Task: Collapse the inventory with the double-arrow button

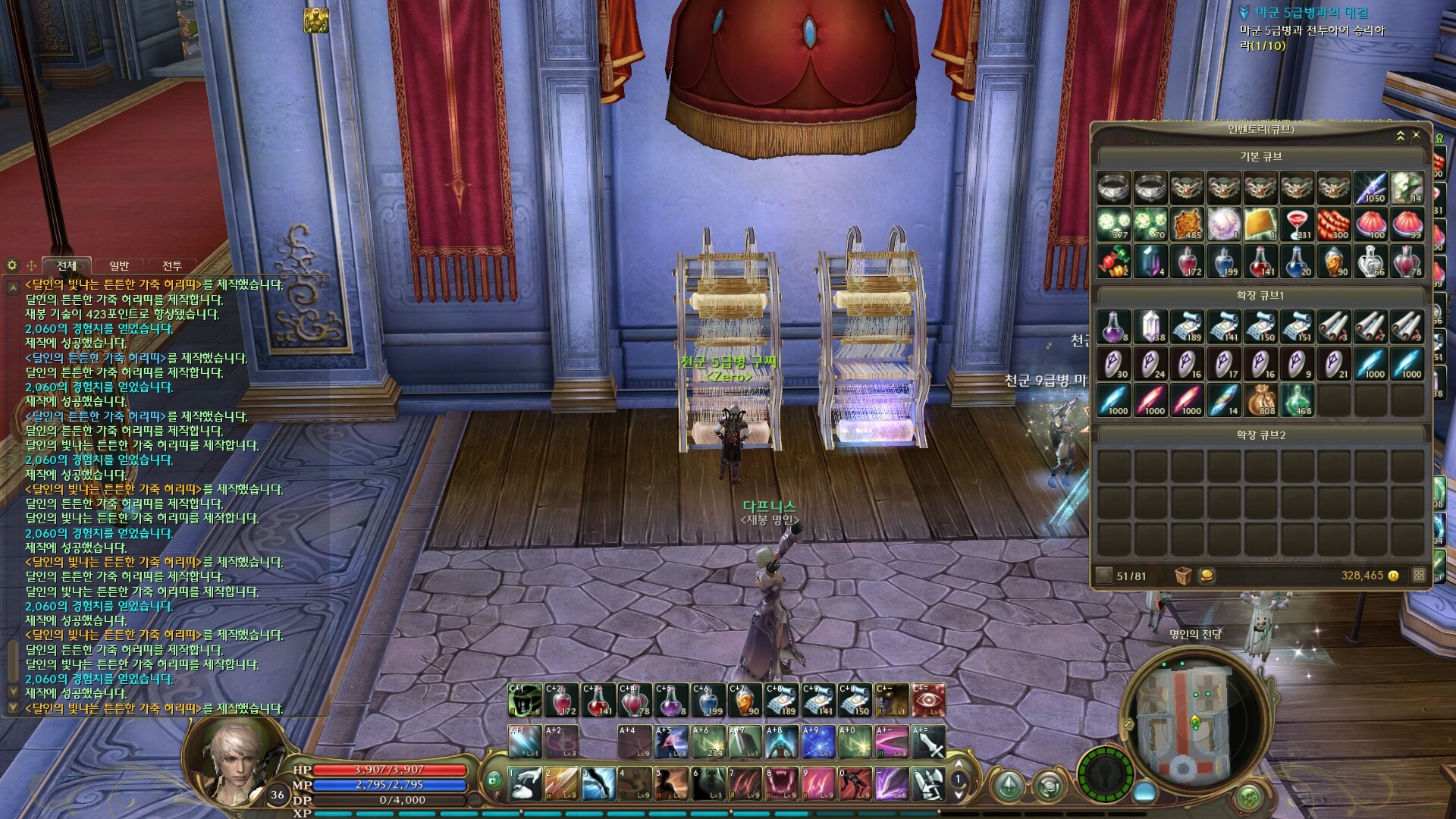Action: click(1401, 135)
